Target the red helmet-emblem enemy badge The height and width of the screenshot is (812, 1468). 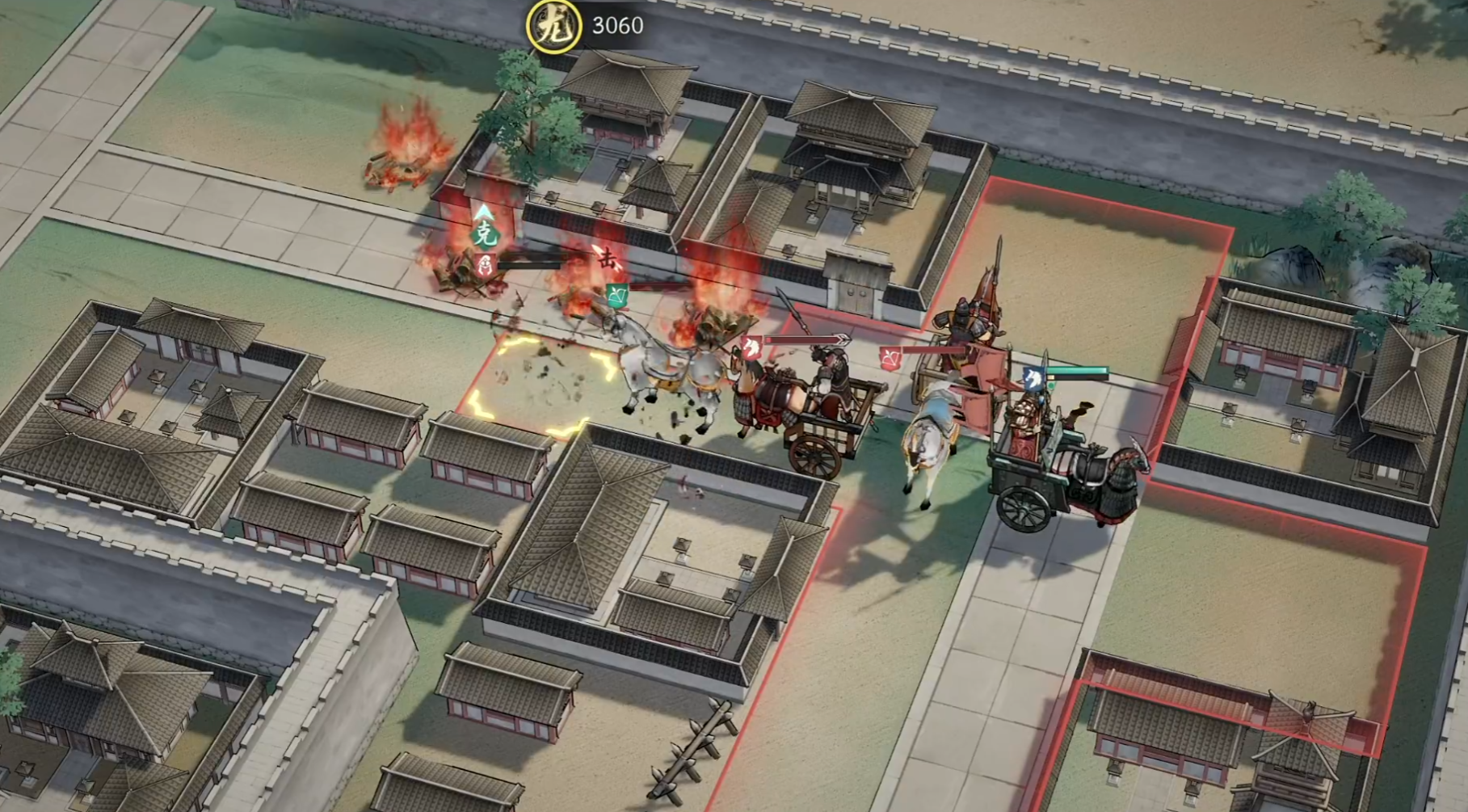[x=485, y=264]
